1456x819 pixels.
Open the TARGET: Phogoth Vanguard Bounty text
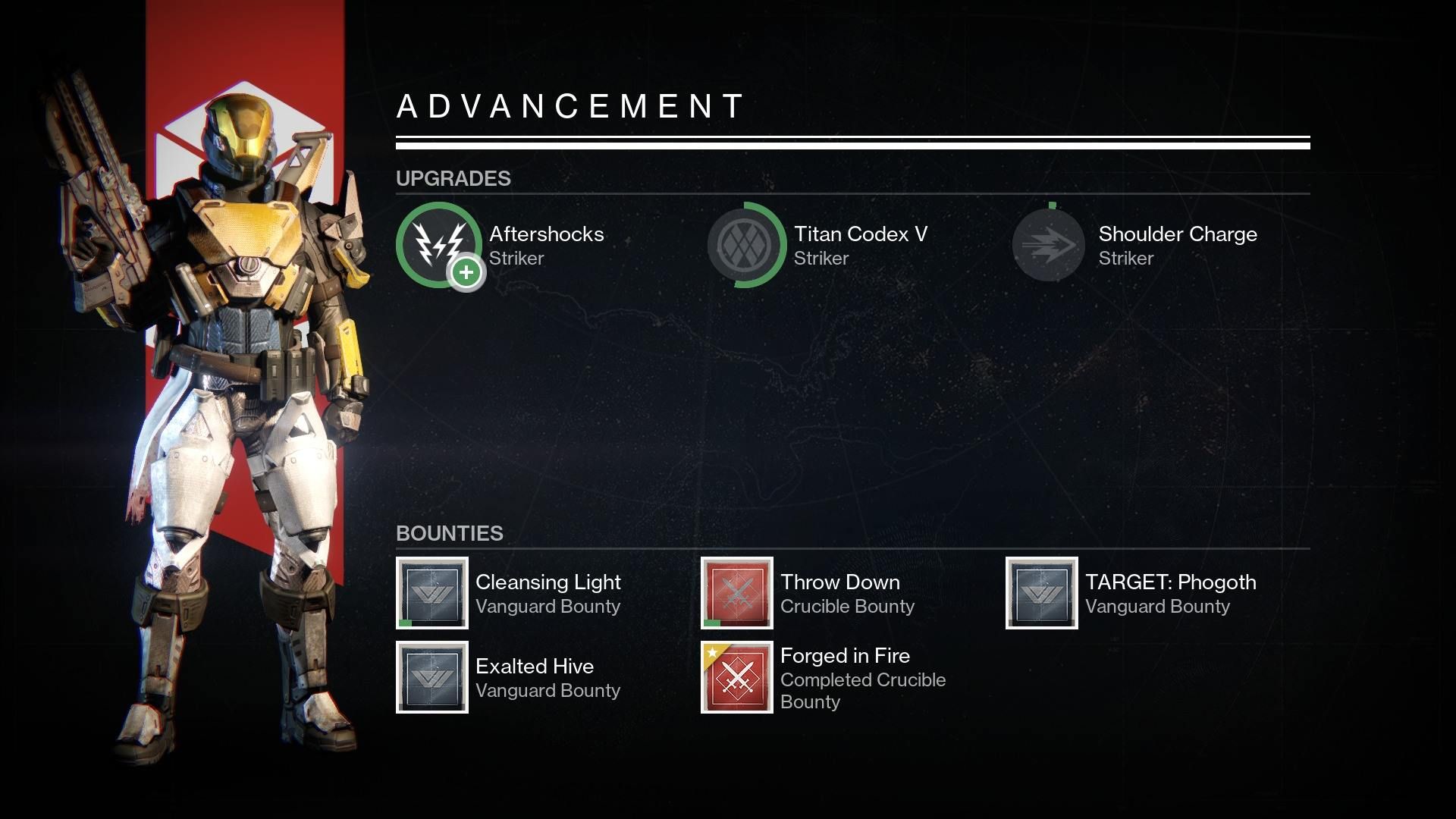(x=1158, y=606)
